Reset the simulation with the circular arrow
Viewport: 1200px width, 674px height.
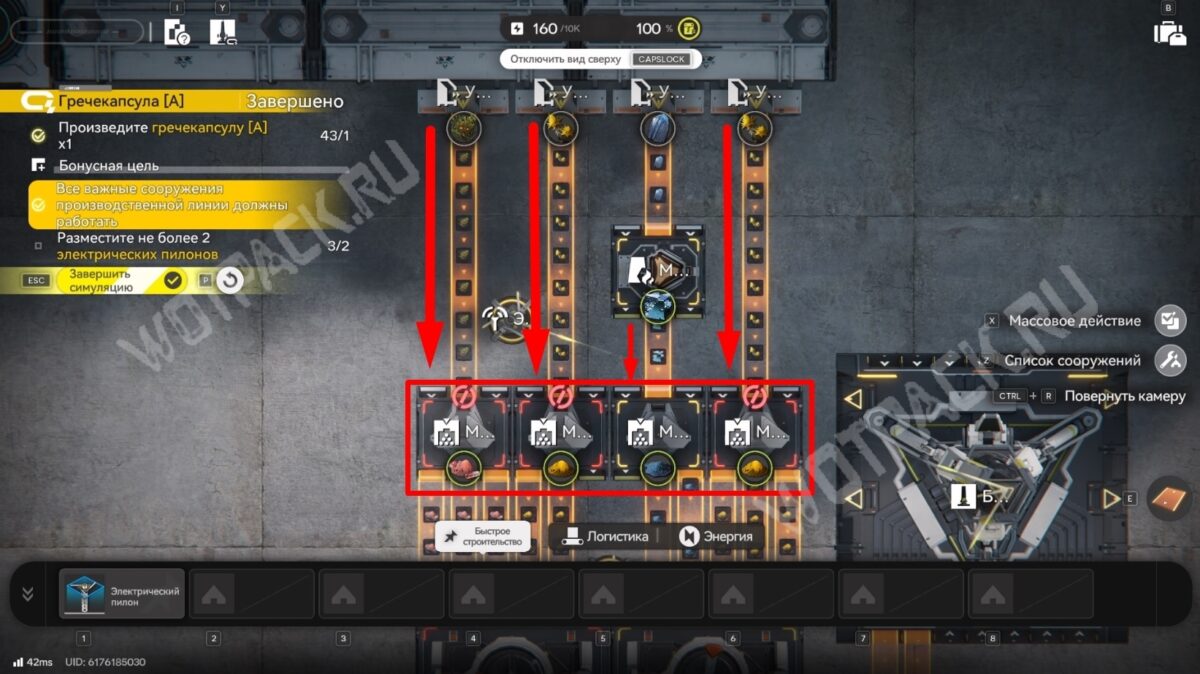[230, 280]
